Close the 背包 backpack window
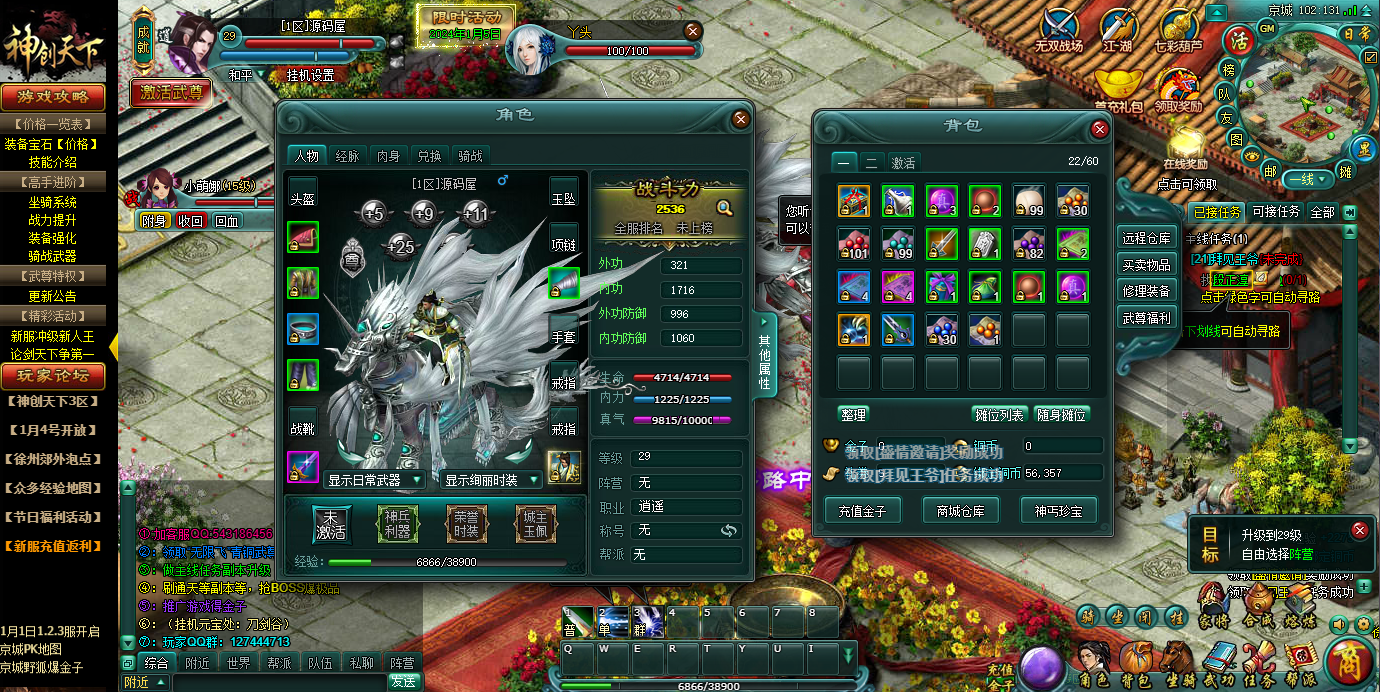The width and height of the screenshot is (1380, 692). click(1100, 129)
